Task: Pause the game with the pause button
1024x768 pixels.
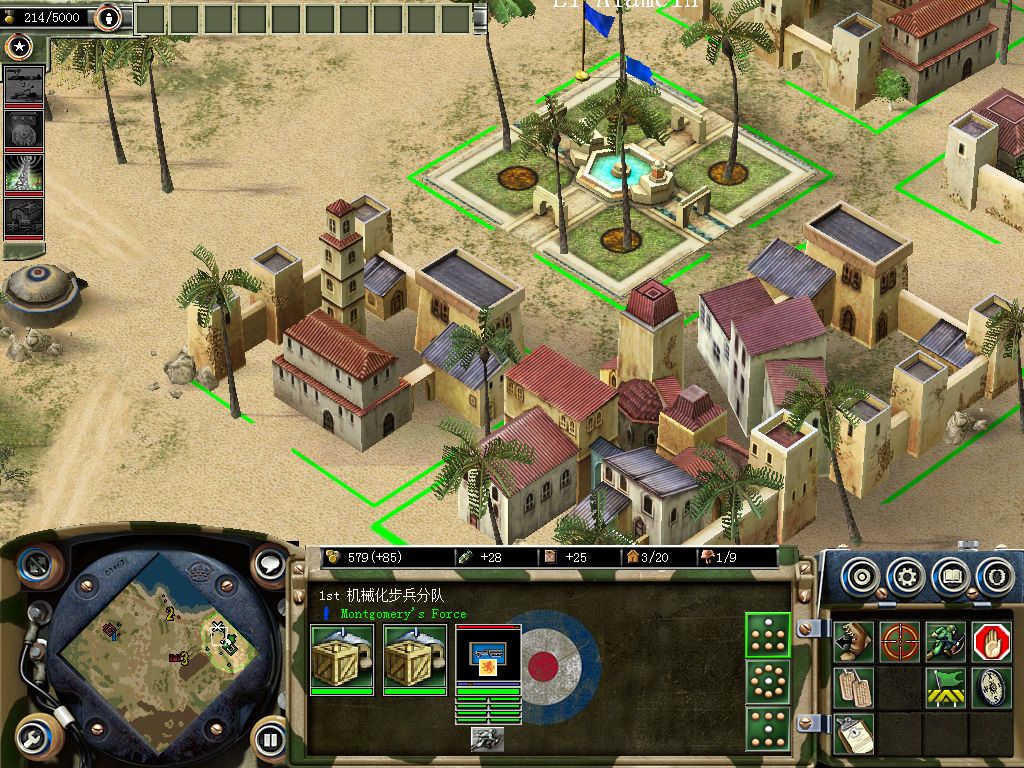Action: 270,740
